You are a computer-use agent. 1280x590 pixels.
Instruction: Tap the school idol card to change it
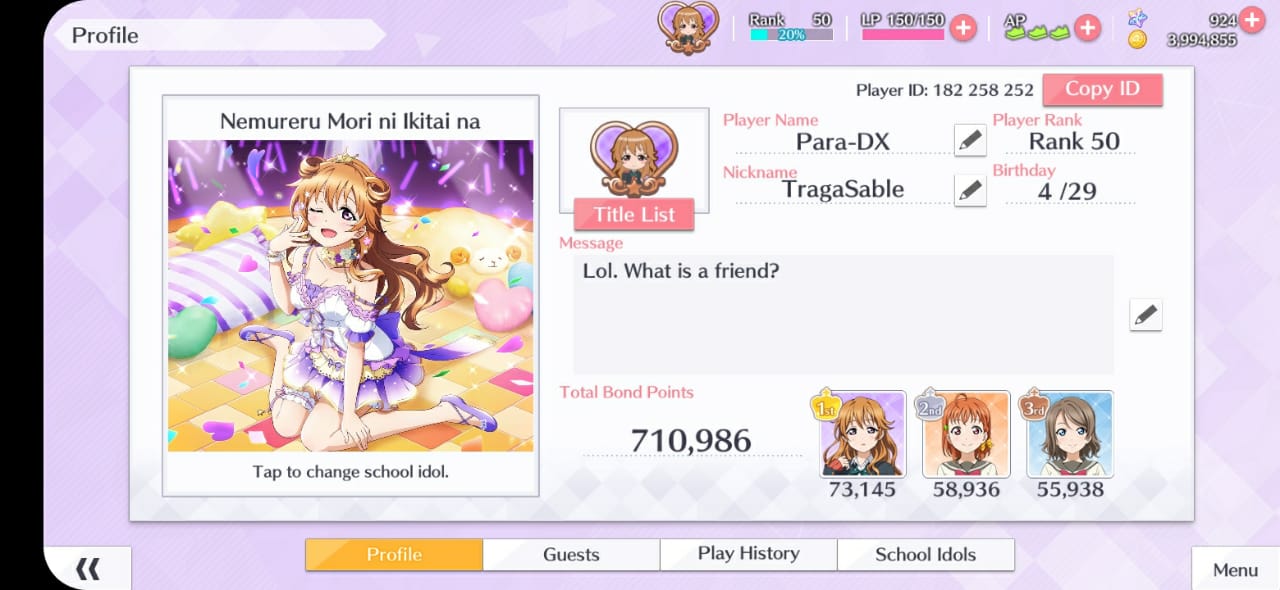(350, 296)
